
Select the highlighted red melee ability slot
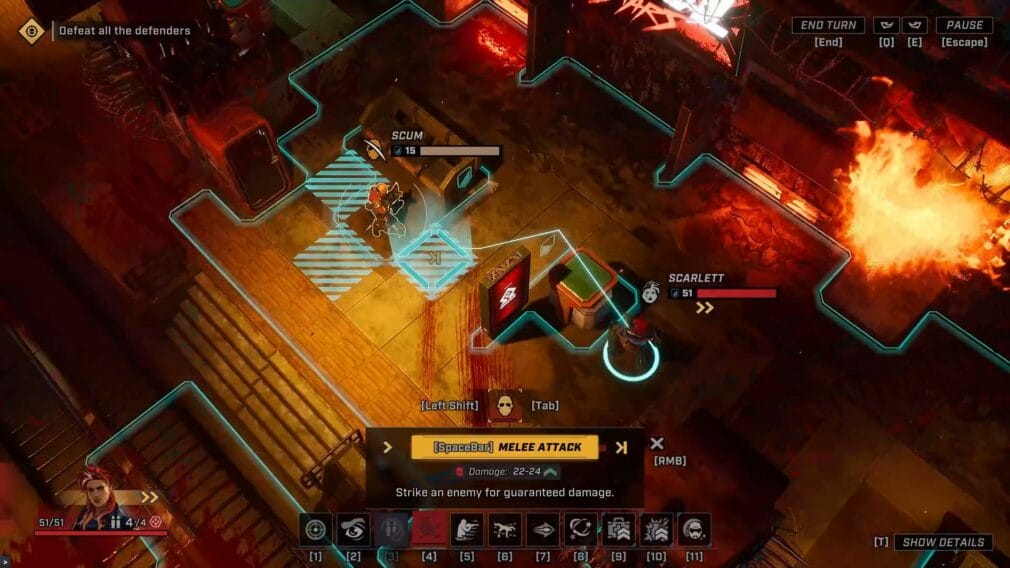click(x=429, y=529)
